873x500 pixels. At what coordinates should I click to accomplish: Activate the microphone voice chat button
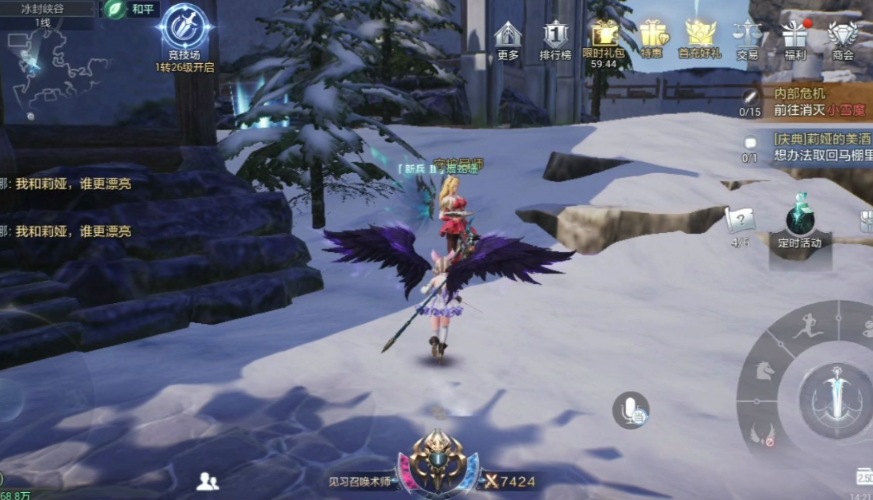pyautogui.click(x=631, y=410)
